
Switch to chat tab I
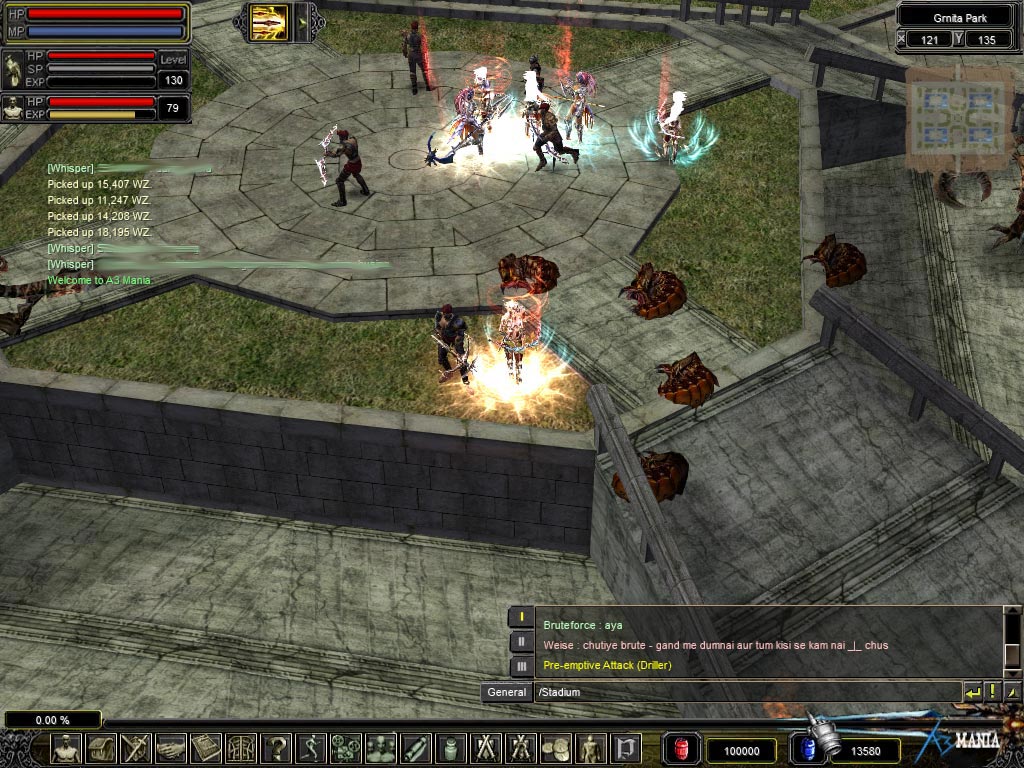click(521, 618)
